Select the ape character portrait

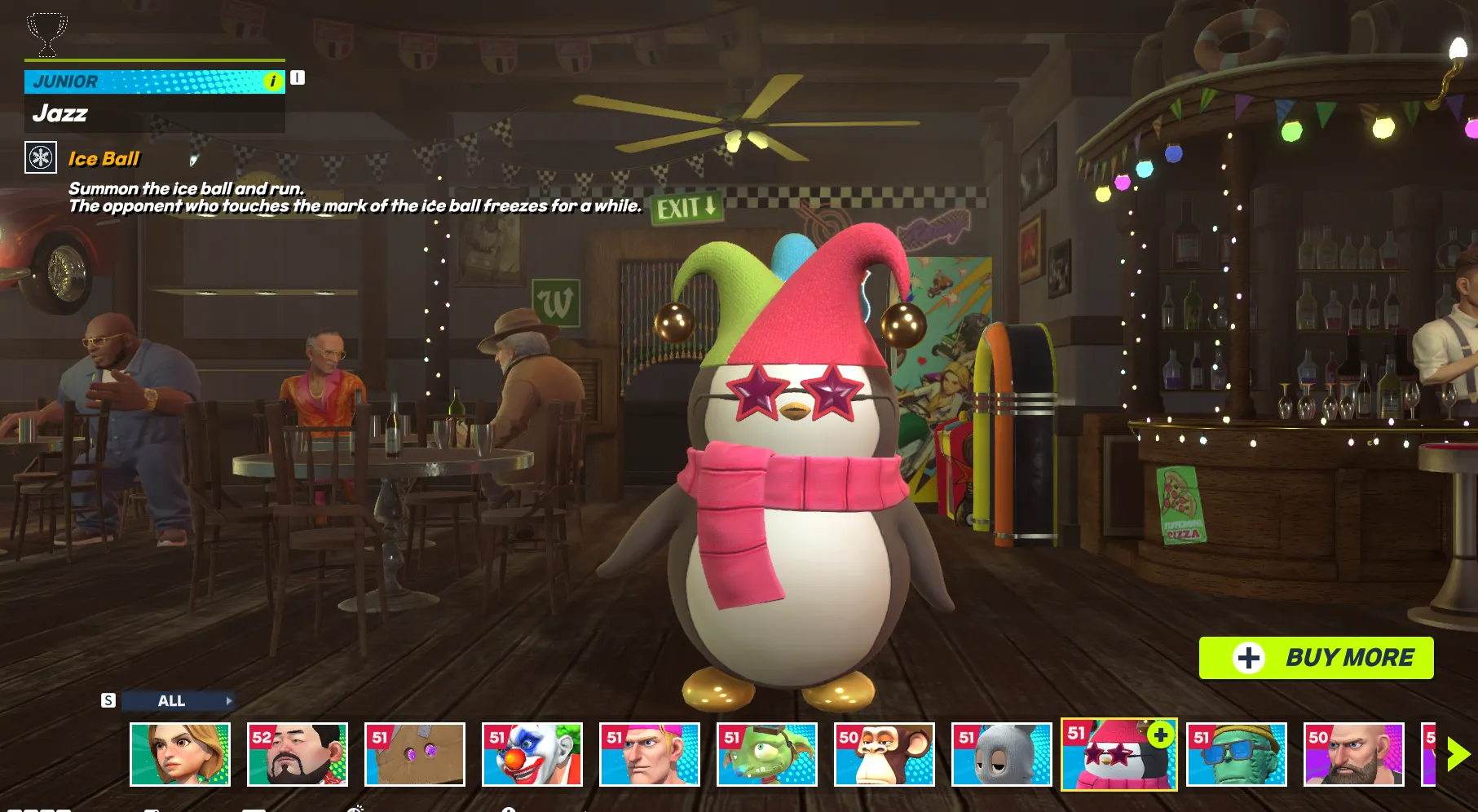click(x=885, y=754)
